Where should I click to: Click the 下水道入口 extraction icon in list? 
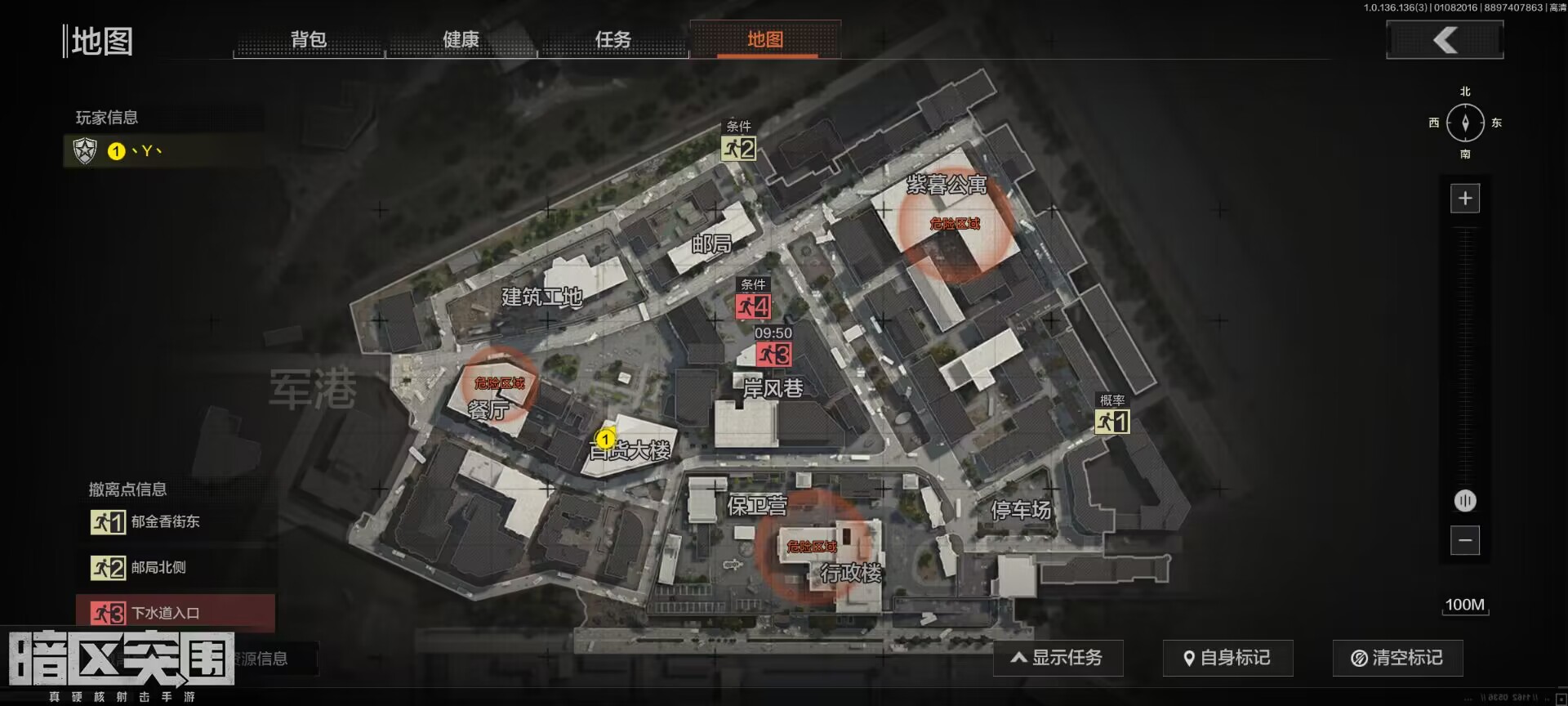(107, 613)
